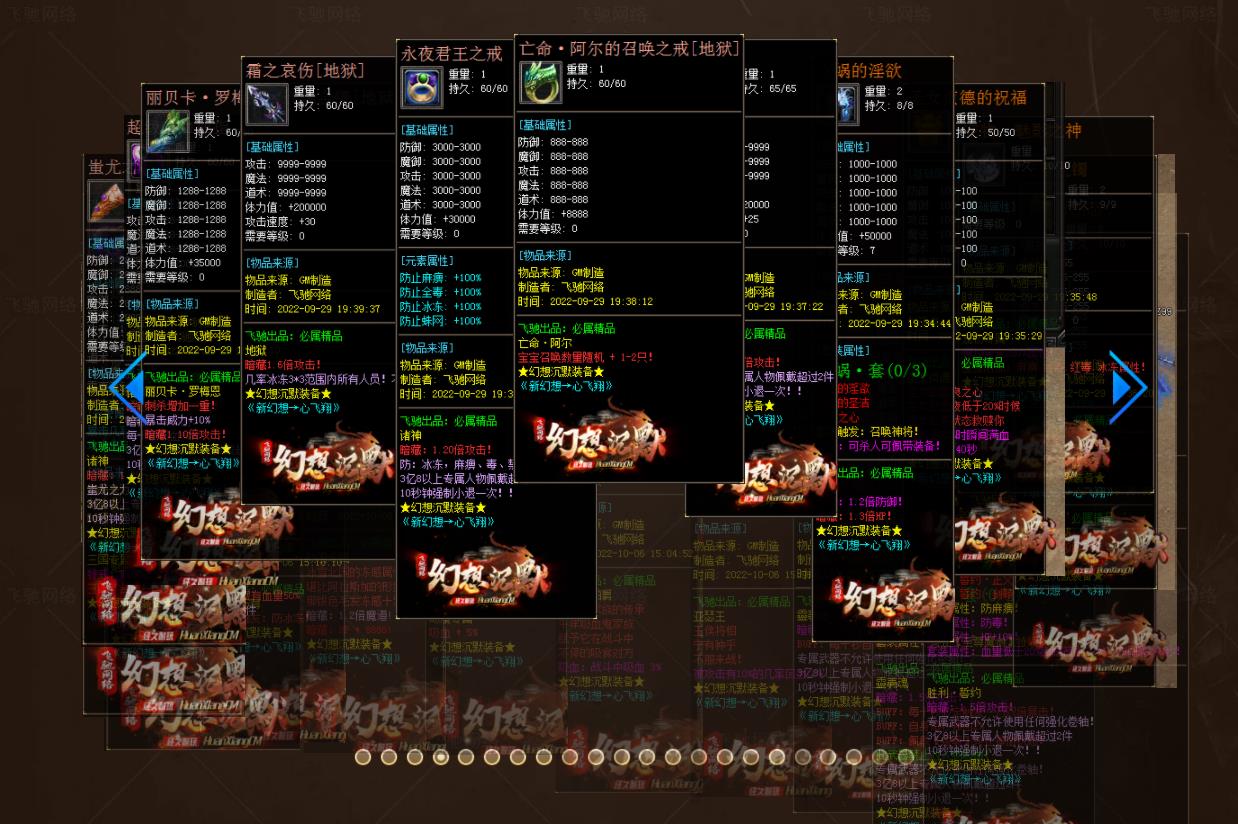Viewport: 1238px width, 824px height.
Task: Jump to the first pagination dot
Action: pos(363,757)
